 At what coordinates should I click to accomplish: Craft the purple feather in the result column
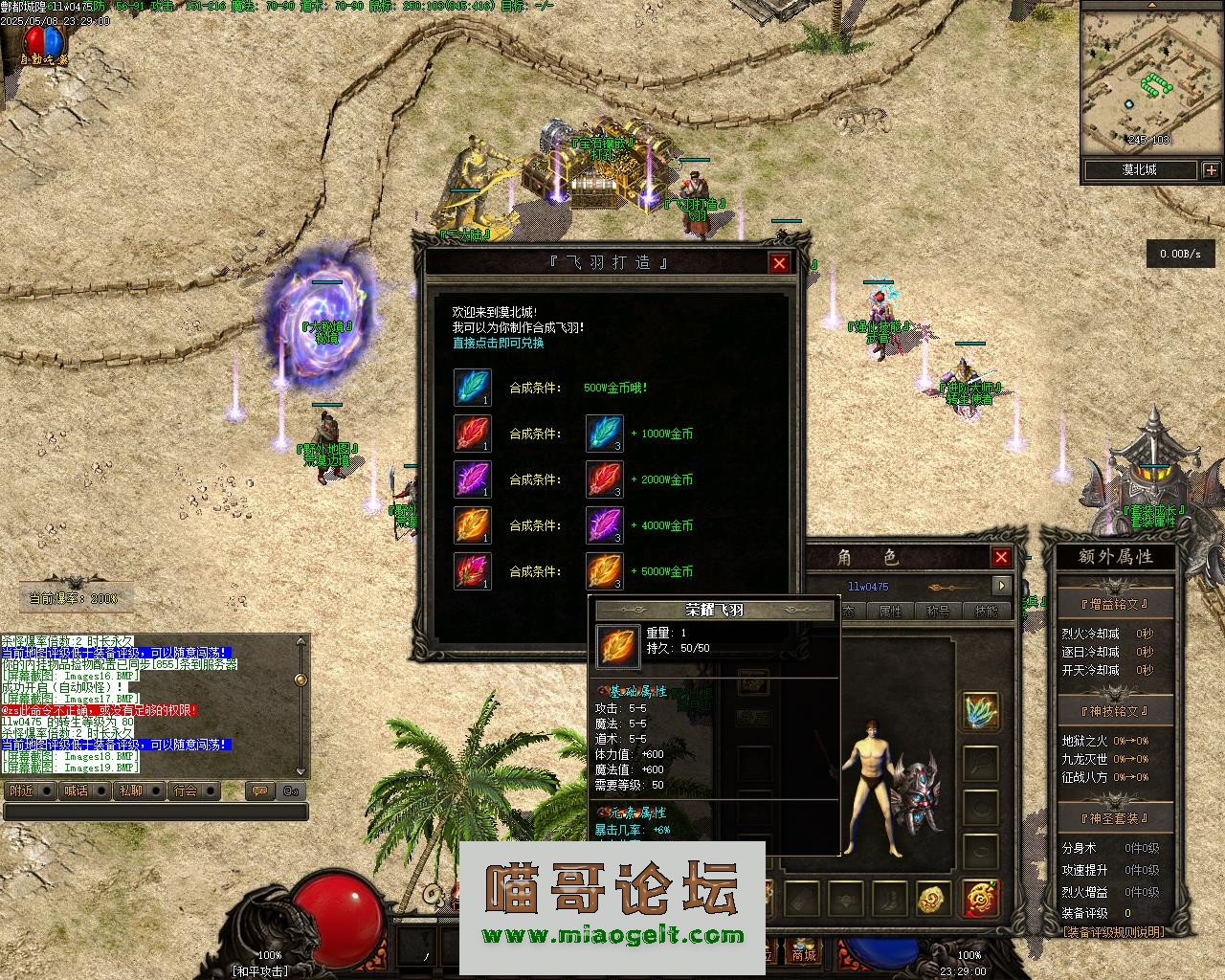pyautogui.click(x=472, y=479)
